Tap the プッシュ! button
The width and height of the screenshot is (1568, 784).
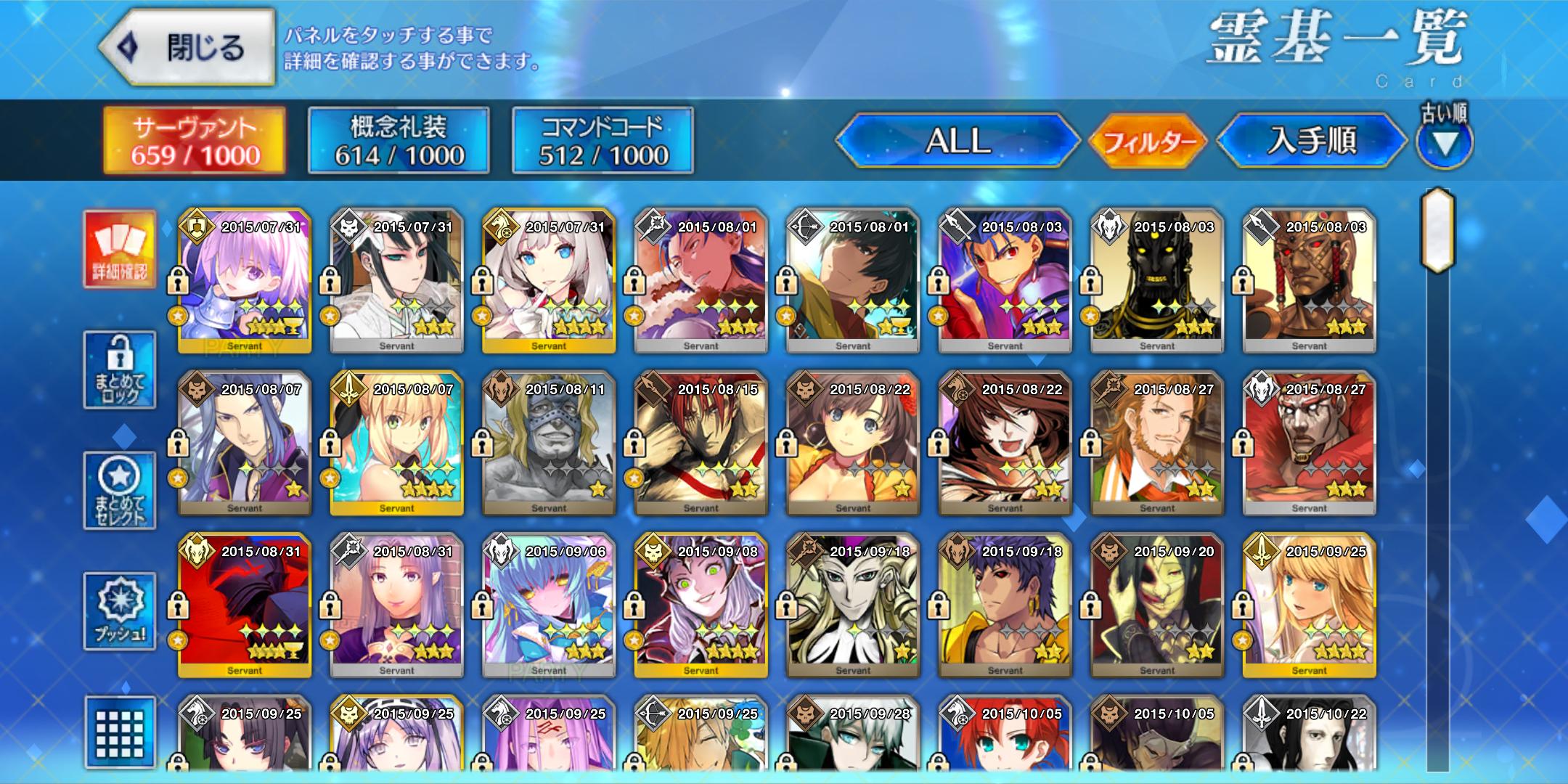120,611
